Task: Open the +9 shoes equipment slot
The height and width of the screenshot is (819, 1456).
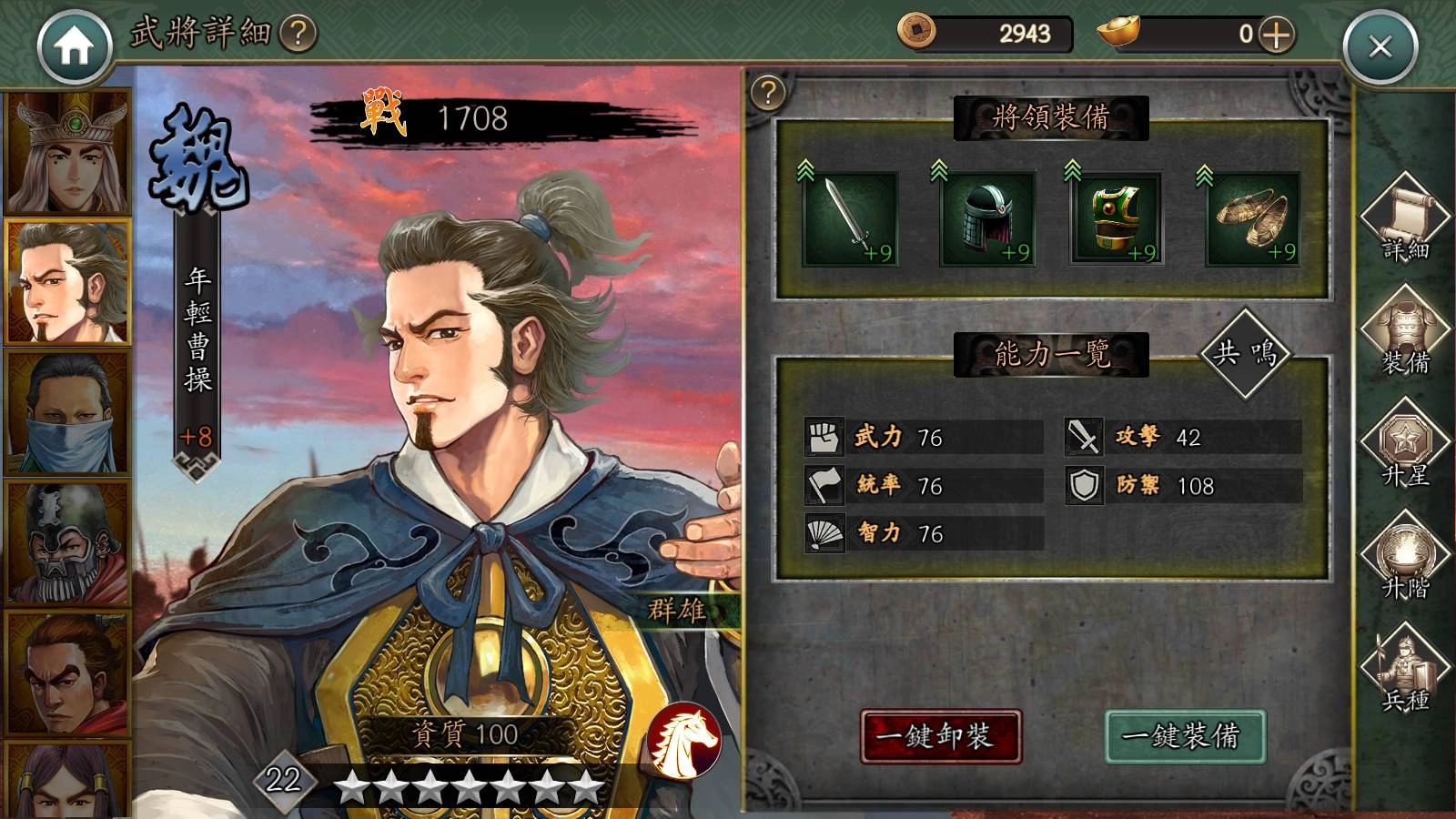Action: [x=1253, y=218]
